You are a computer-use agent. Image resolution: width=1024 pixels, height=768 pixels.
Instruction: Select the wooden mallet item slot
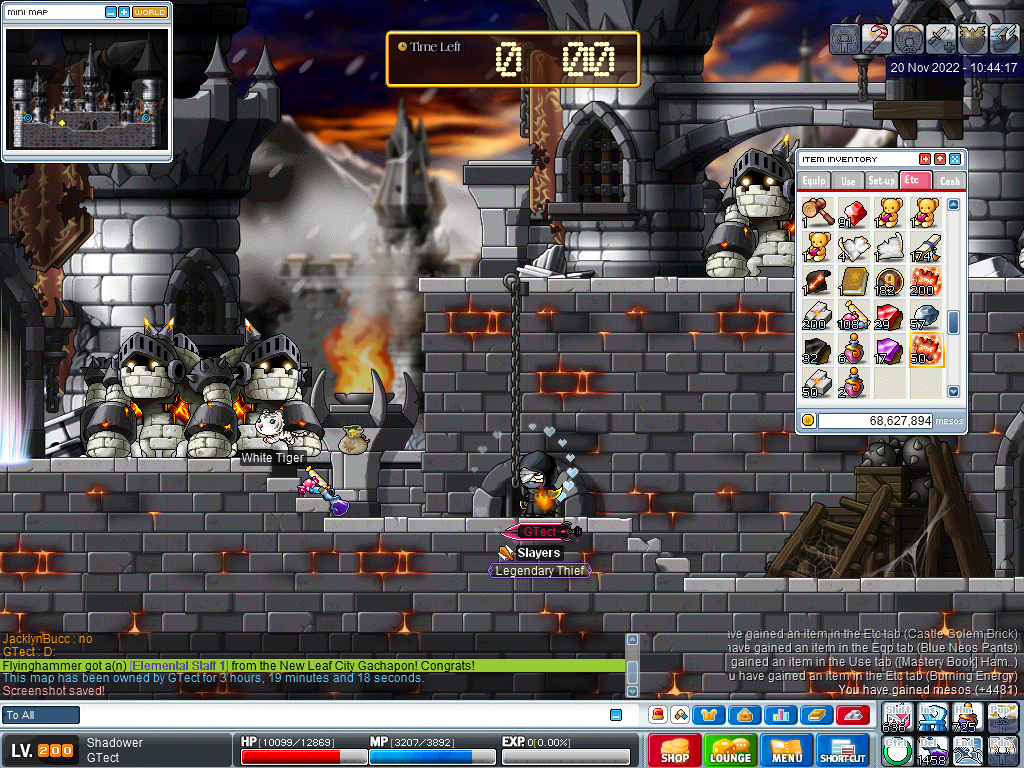click(818, 212)
